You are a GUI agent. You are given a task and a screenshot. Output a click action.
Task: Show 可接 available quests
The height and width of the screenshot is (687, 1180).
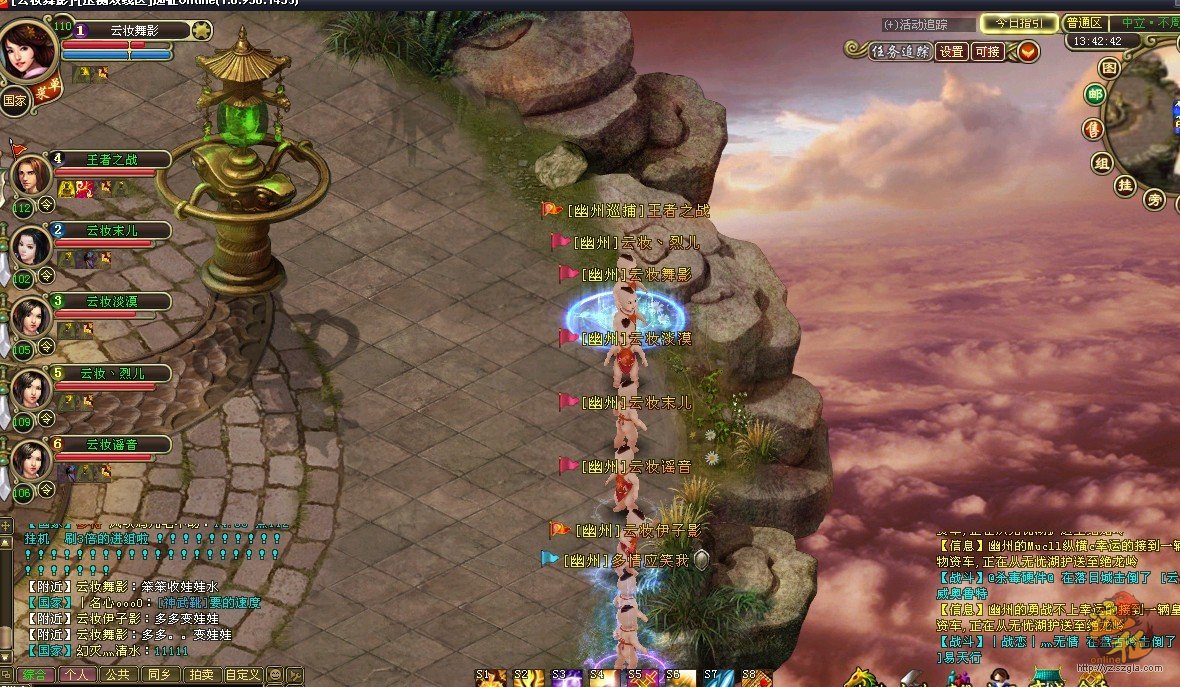[x=988, y=51]
